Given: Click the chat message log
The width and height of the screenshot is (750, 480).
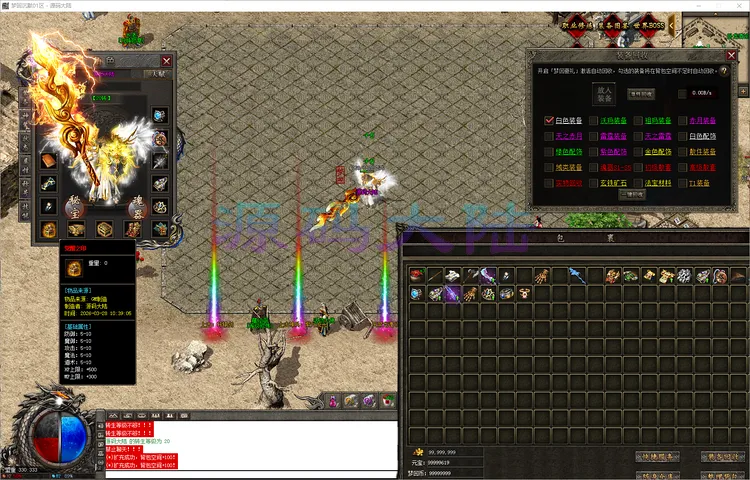Looking at the screenshot, I should (250, 446).
